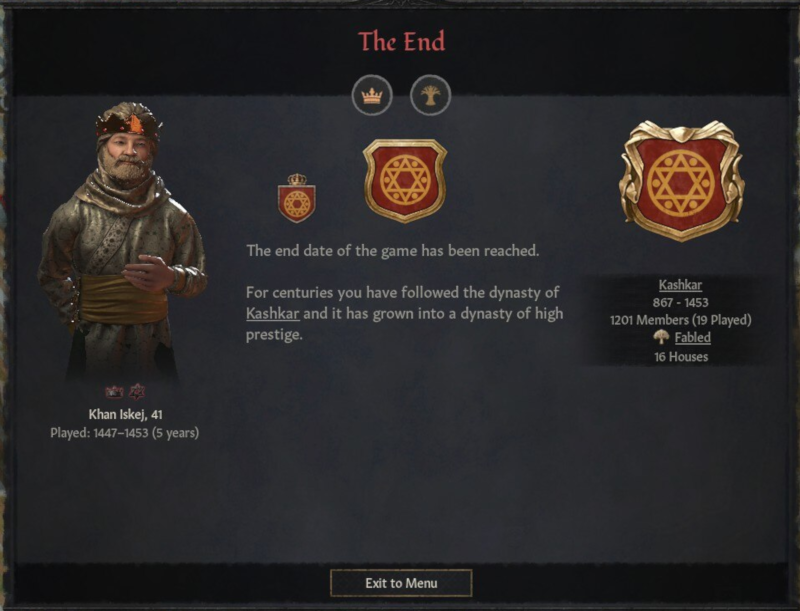
Task: Select the small crowned title coat of arms
Action: 296,198
